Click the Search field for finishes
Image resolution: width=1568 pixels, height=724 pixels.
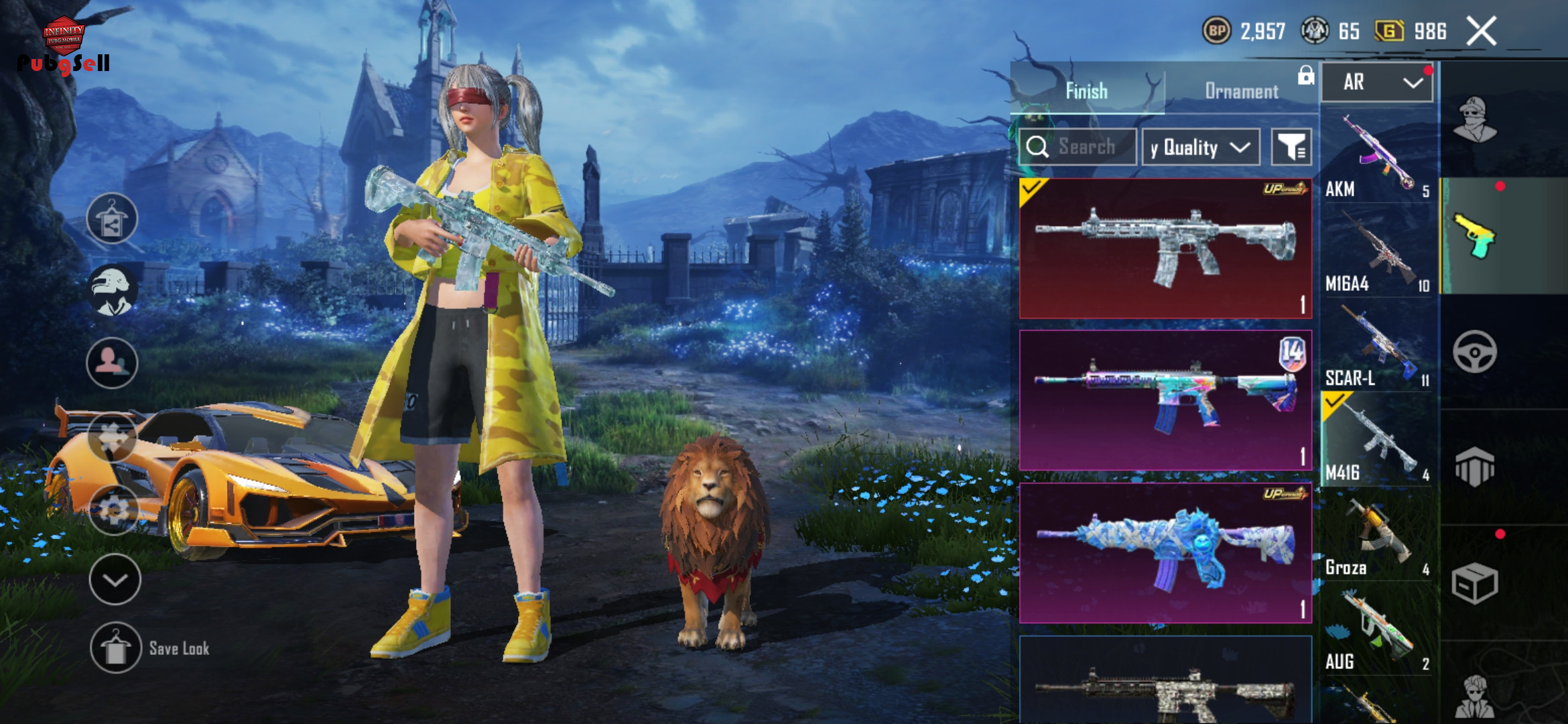coord(1086,147)
